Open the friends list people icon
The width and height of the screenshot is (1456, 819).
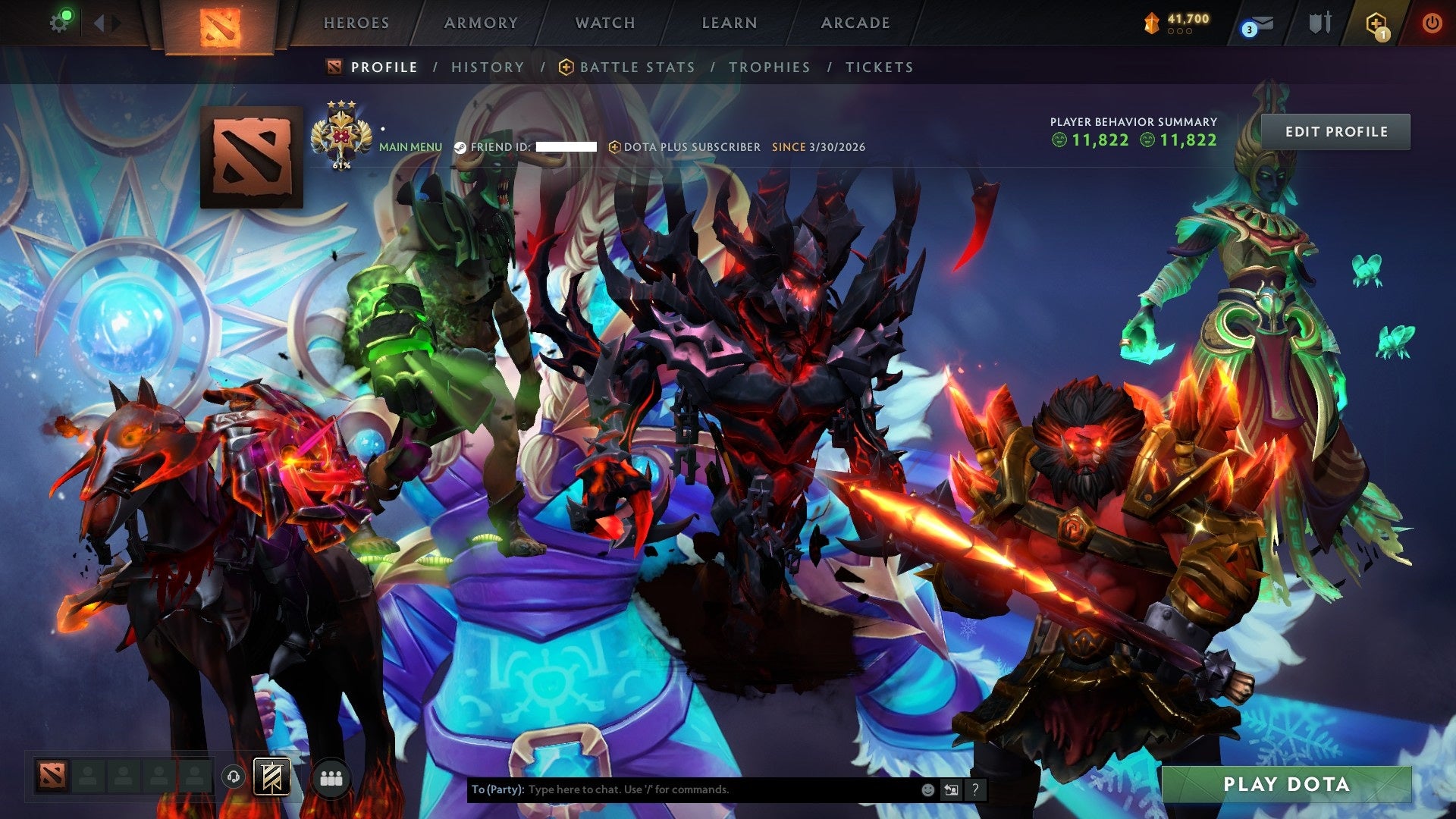point(330,777)
